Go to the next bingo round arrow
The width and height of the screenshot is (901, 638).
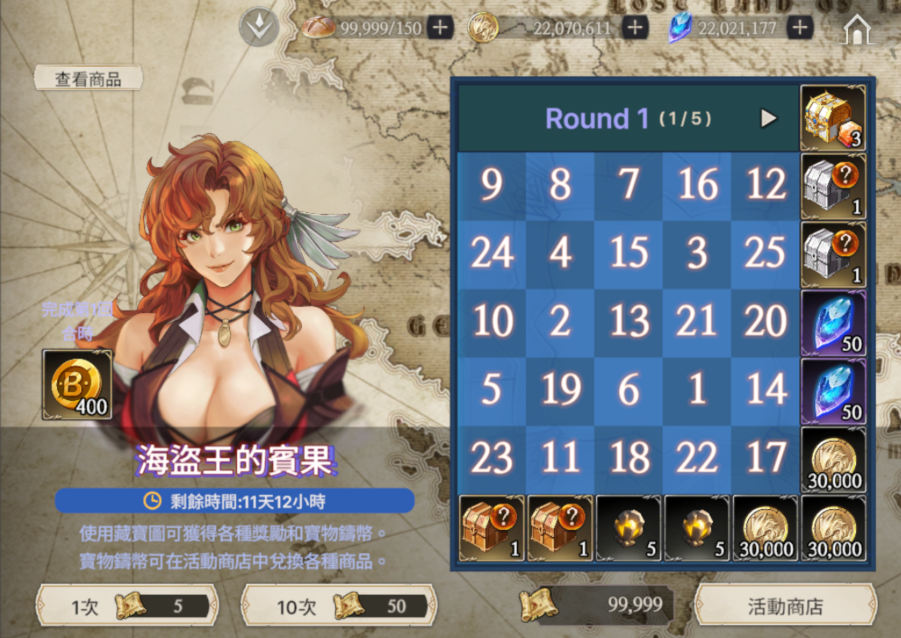click(768, 118)
